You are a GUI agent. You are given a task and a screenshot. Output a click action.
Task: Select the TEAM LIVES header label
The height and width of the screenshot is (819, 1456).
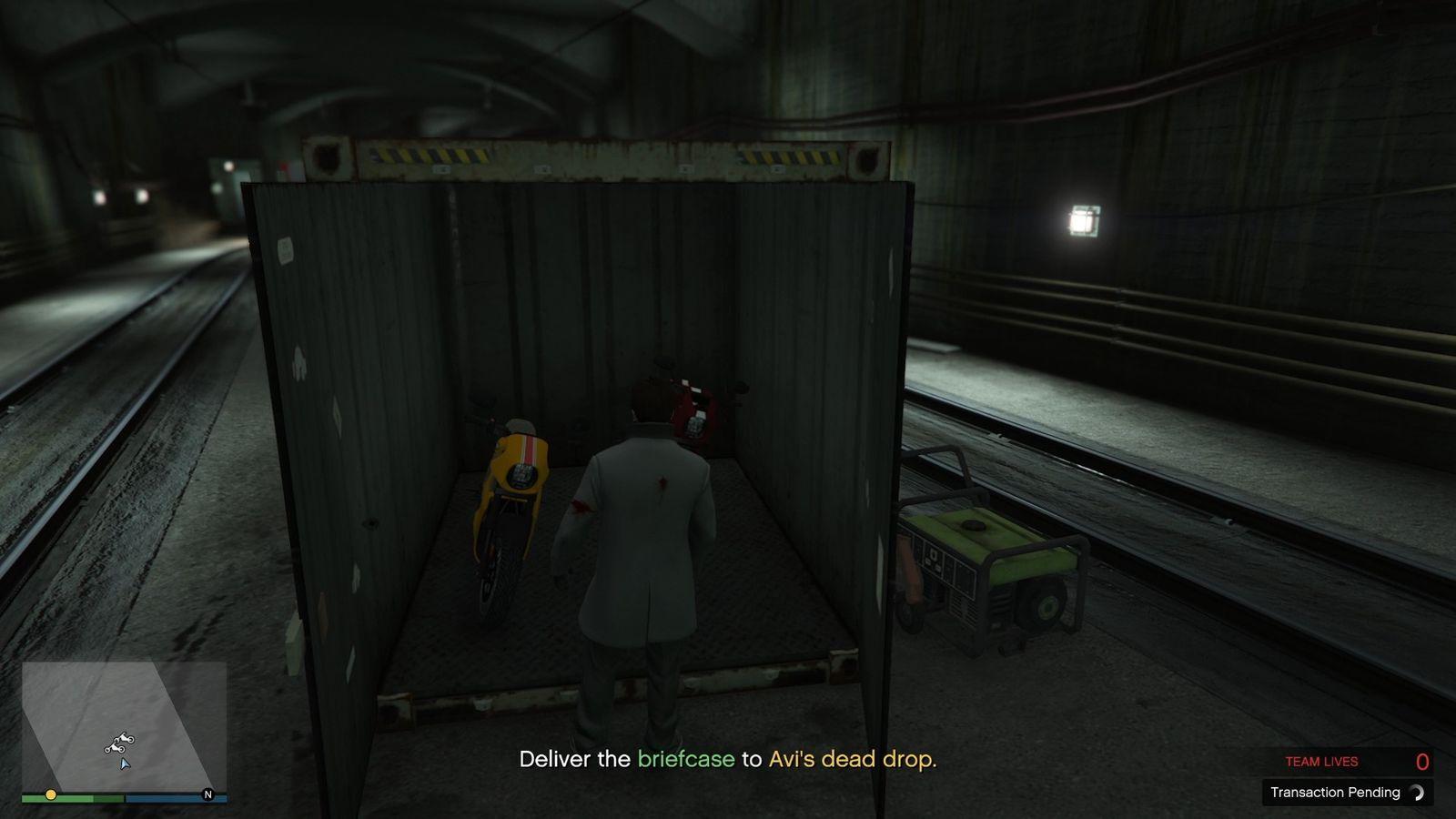1321,762
